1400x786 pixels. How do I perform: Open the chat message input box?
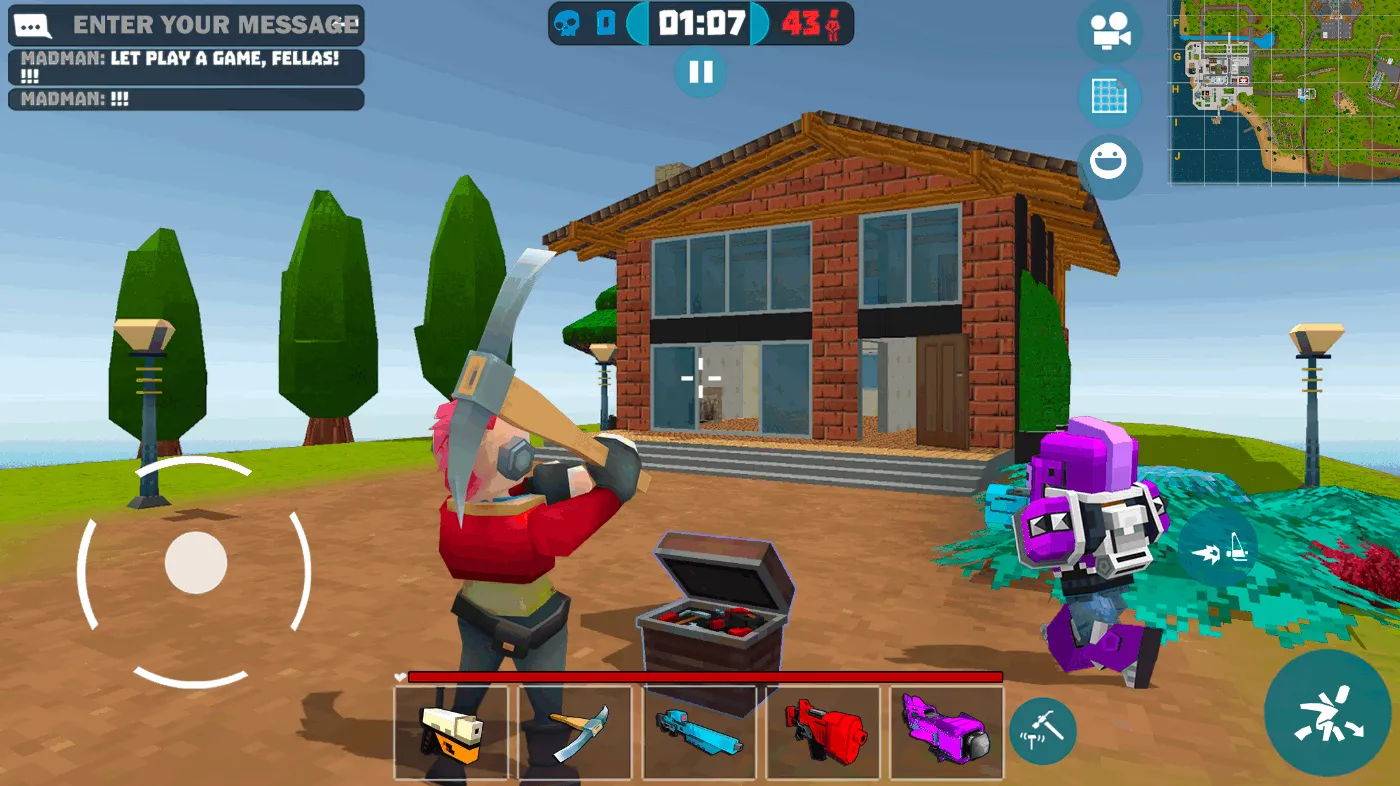pyautogui.click(x=186, y=25)
